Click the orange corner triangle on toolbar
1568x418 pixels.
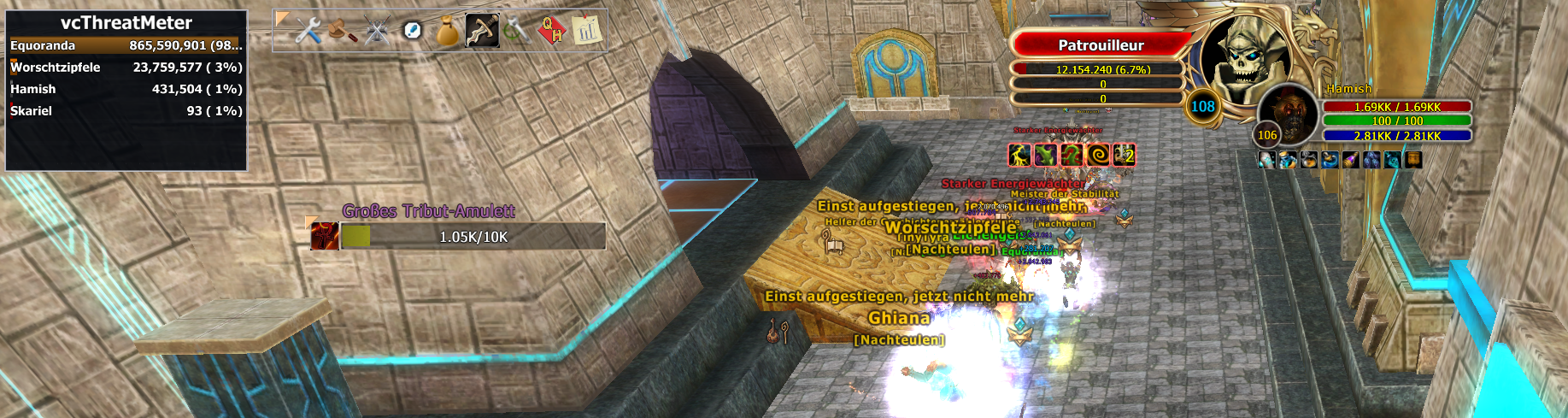[x=282, y=19]
